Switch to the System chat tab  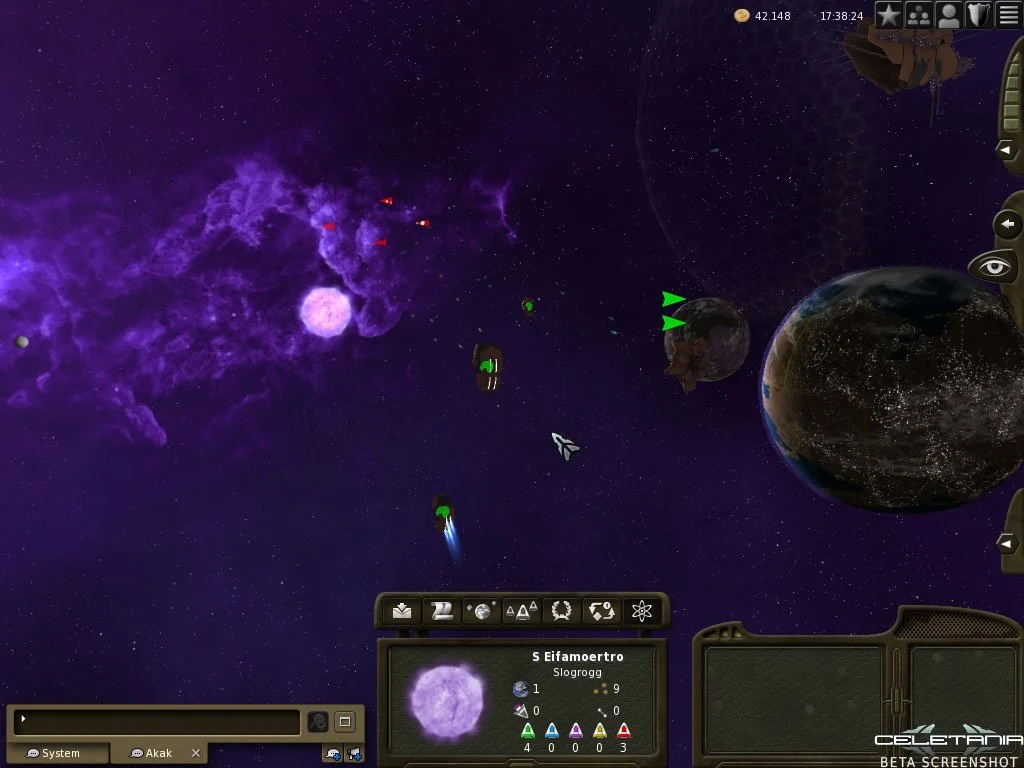[x=56, y=753]
